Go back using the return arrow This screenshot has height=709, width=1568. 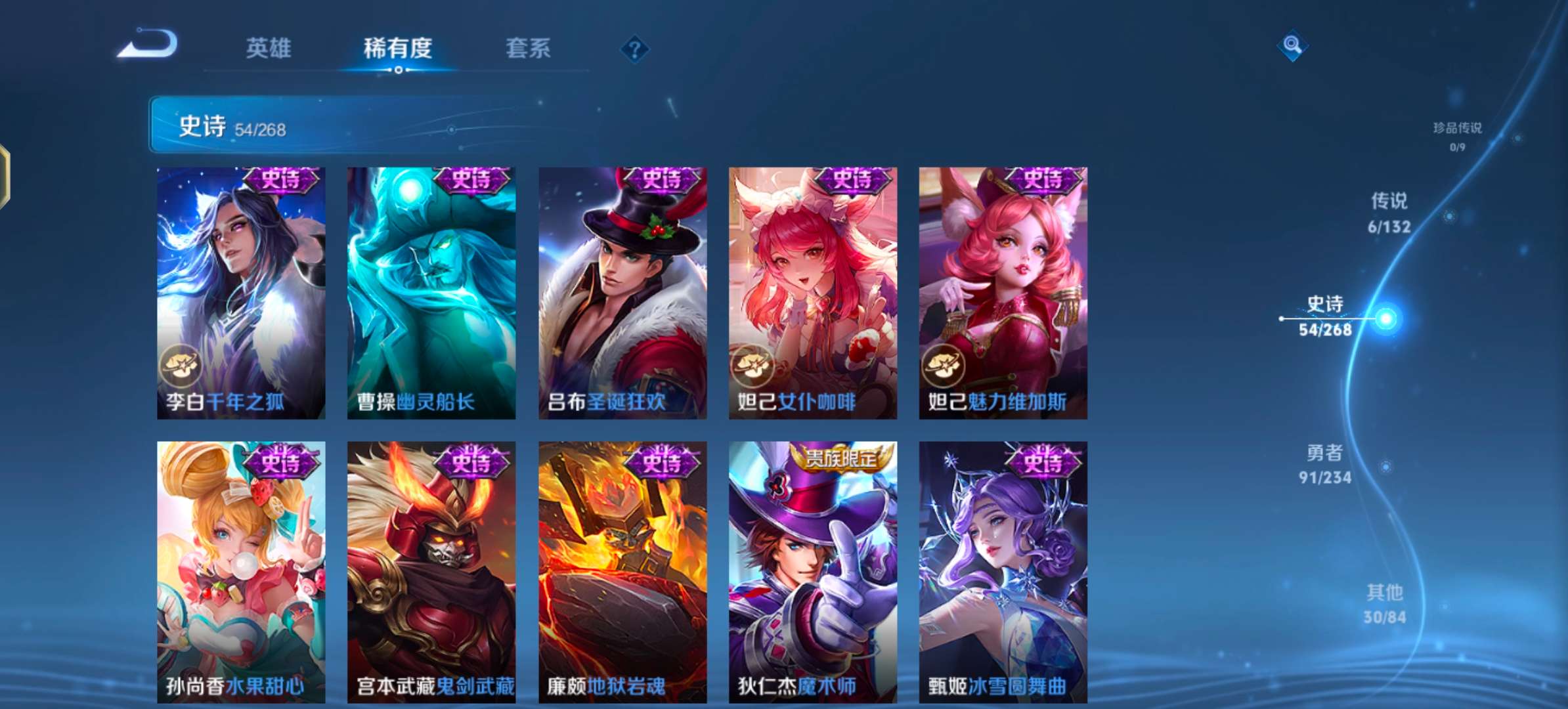[148, 45]
